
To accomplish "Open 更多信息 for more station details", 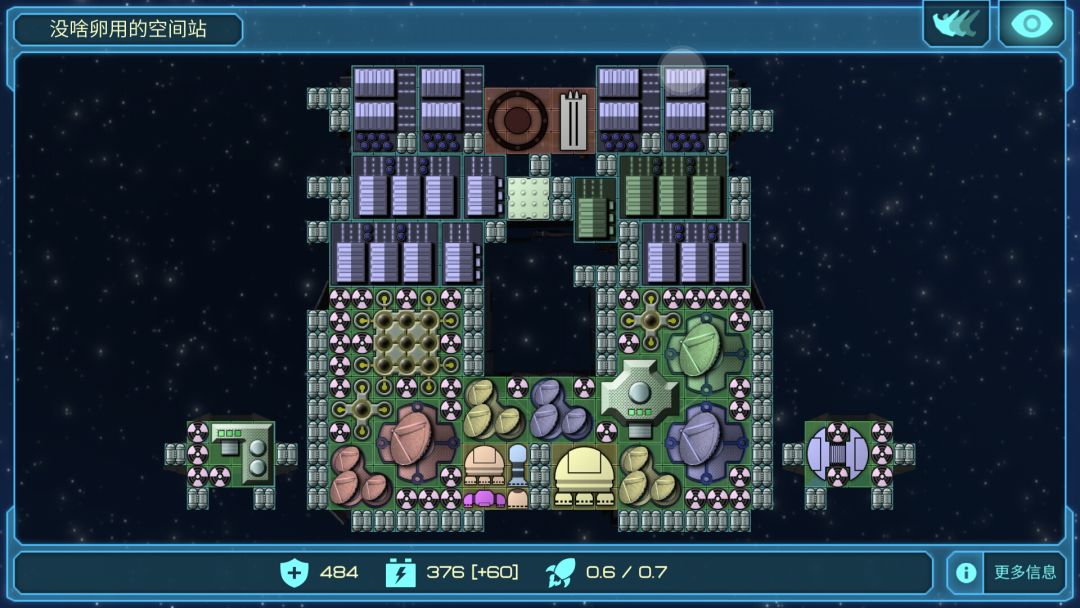I will [1007, 573].
